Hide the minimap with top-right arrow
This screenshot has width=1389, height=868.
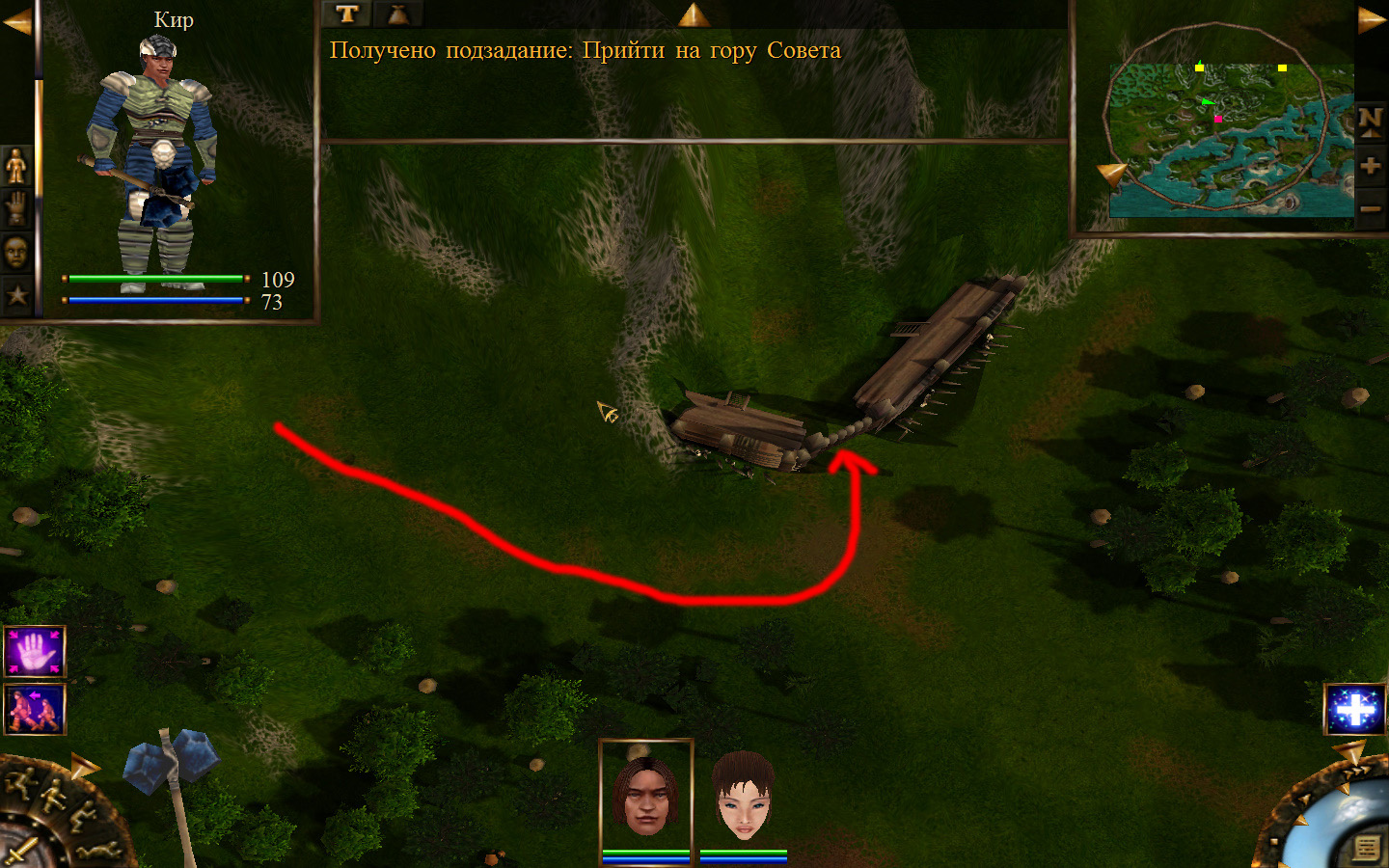click(x=1371, y=21)
